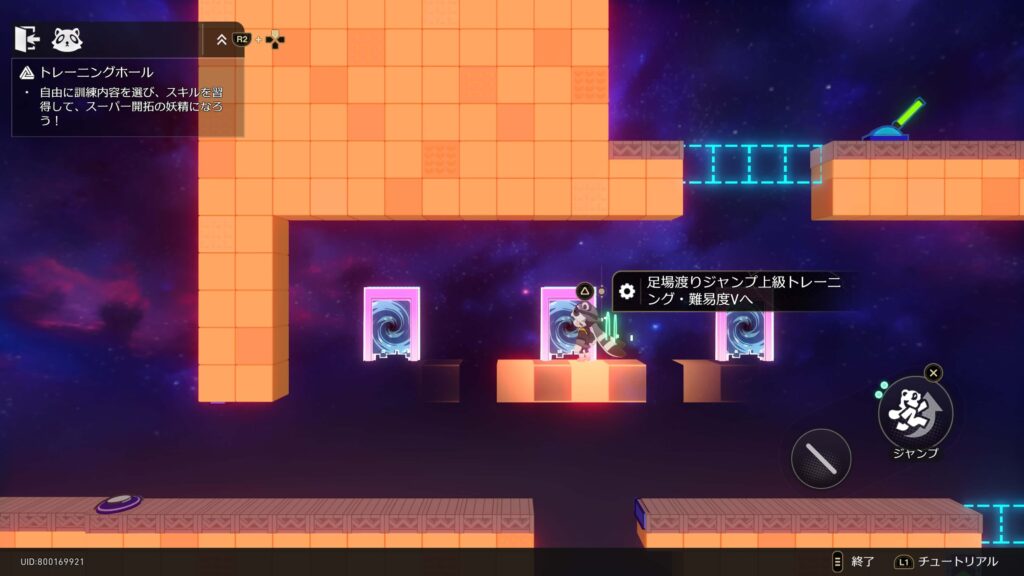Select the raccoon character icon
This screenshot has height=576, width=1024.
pos(67,39)
